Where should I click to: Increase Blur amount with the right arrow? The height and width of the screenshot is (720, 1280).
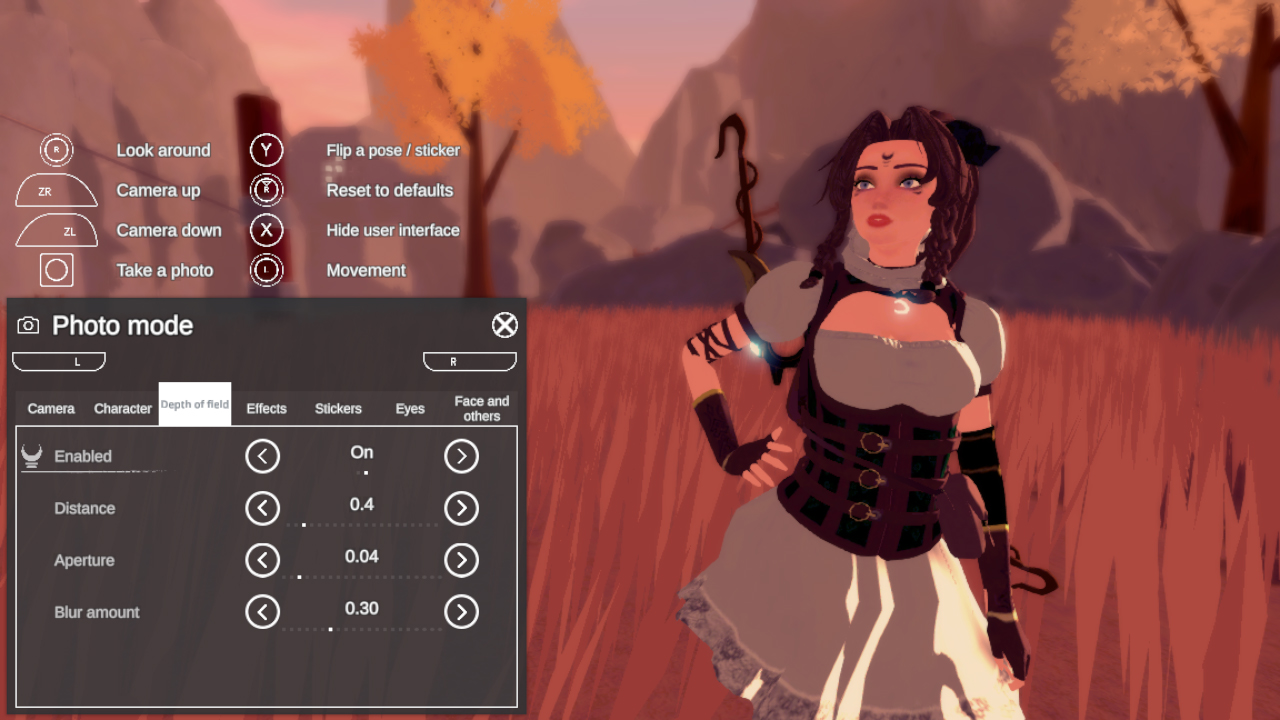click(462, 612)
